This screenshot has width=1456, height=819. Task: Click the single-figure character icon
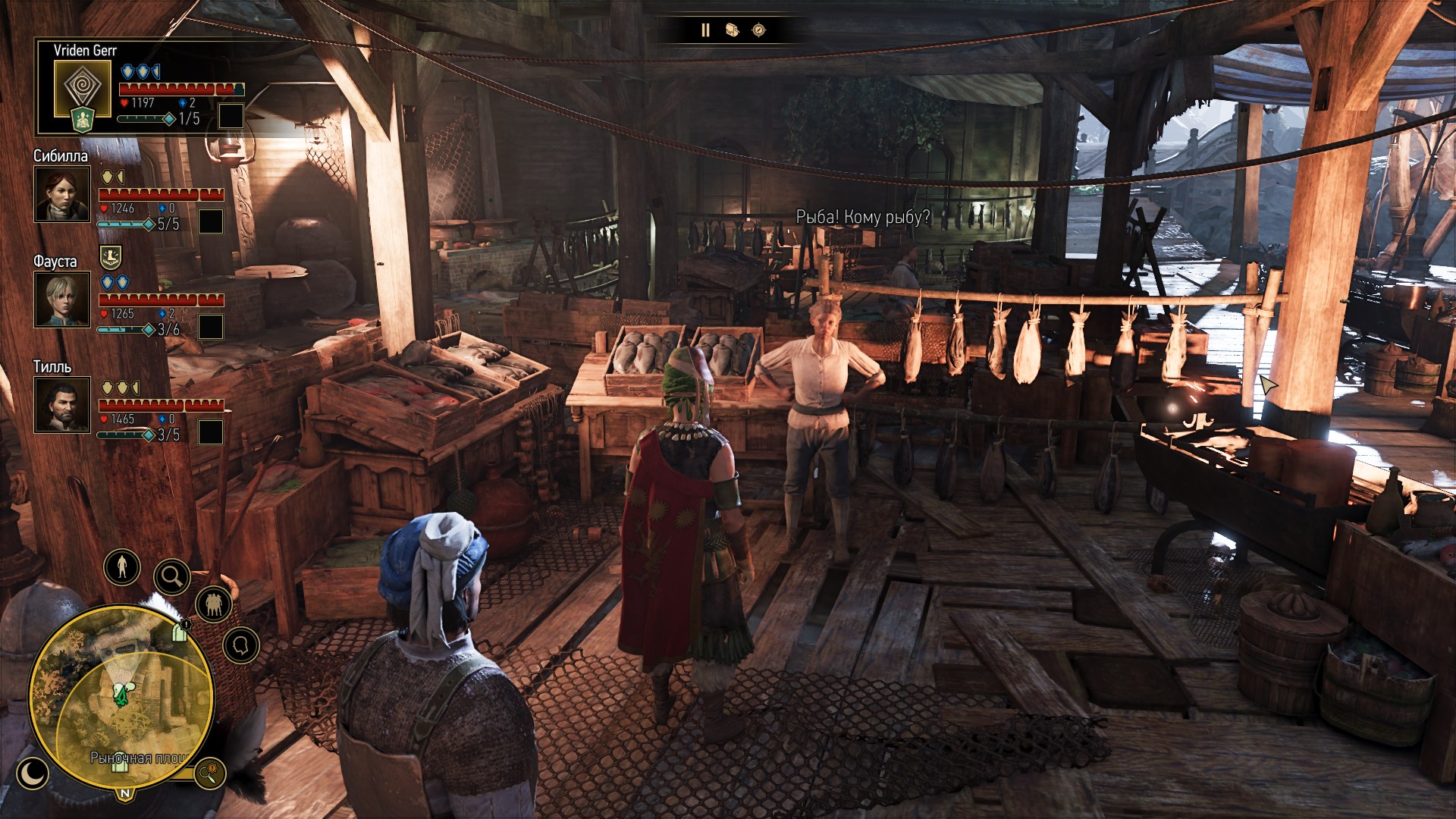[122, 566]
